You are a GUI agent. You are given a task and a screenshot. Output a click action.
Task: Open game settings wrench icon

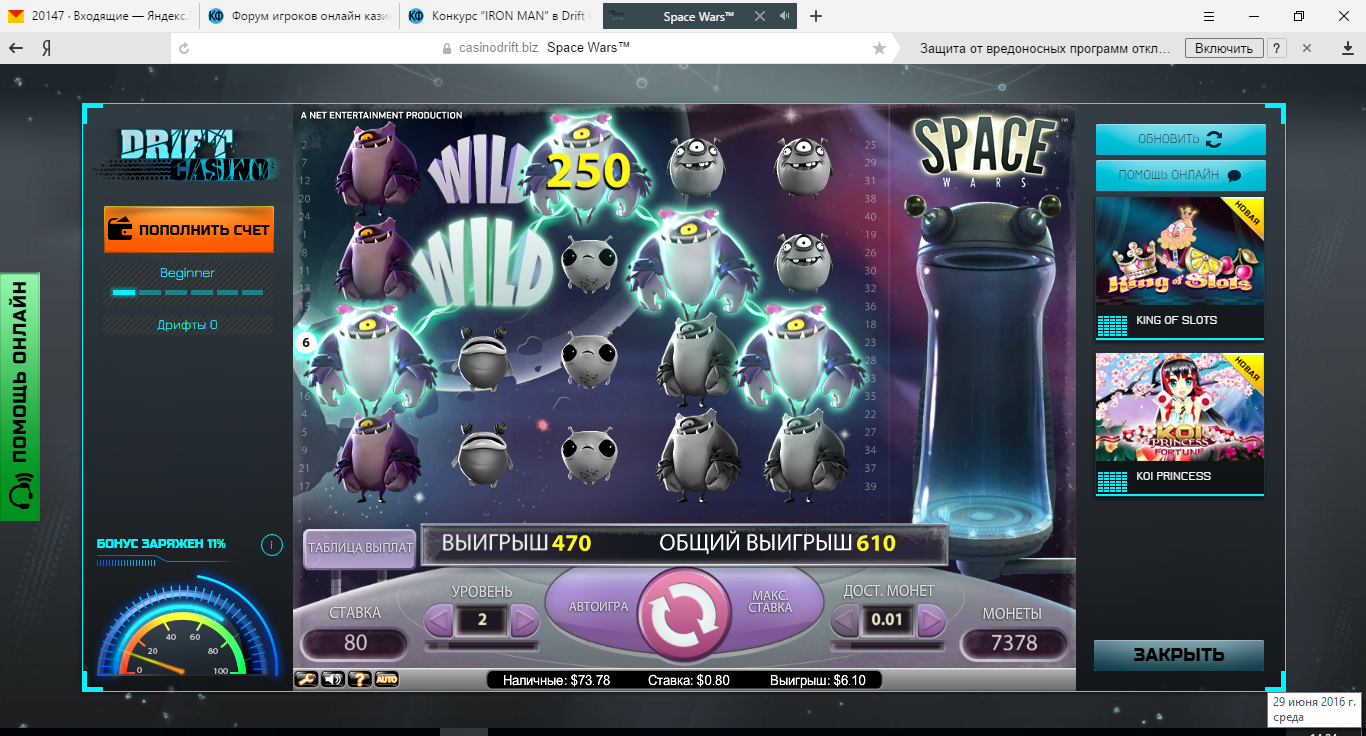point(306,680)
